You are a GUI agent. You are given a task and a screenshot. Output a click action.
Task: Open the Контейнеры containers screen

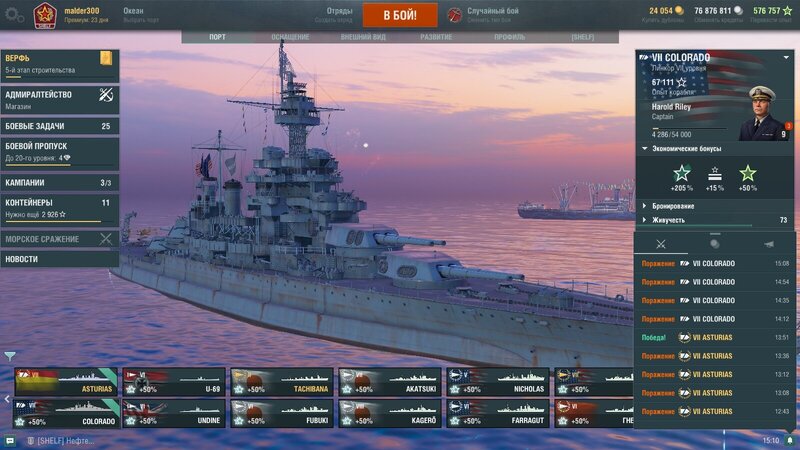[59, 208]
